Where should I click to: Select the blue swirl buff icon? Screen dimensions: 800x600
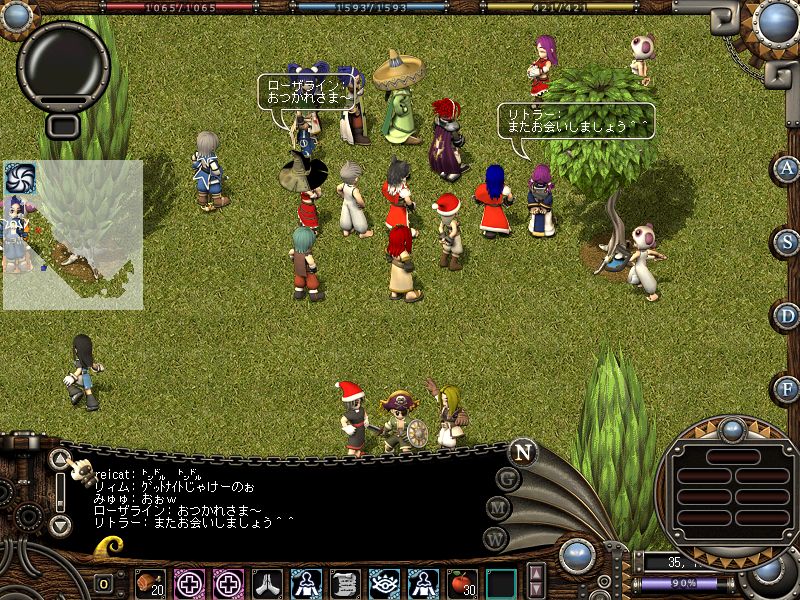pyautogui.click(x=20, y=178)
